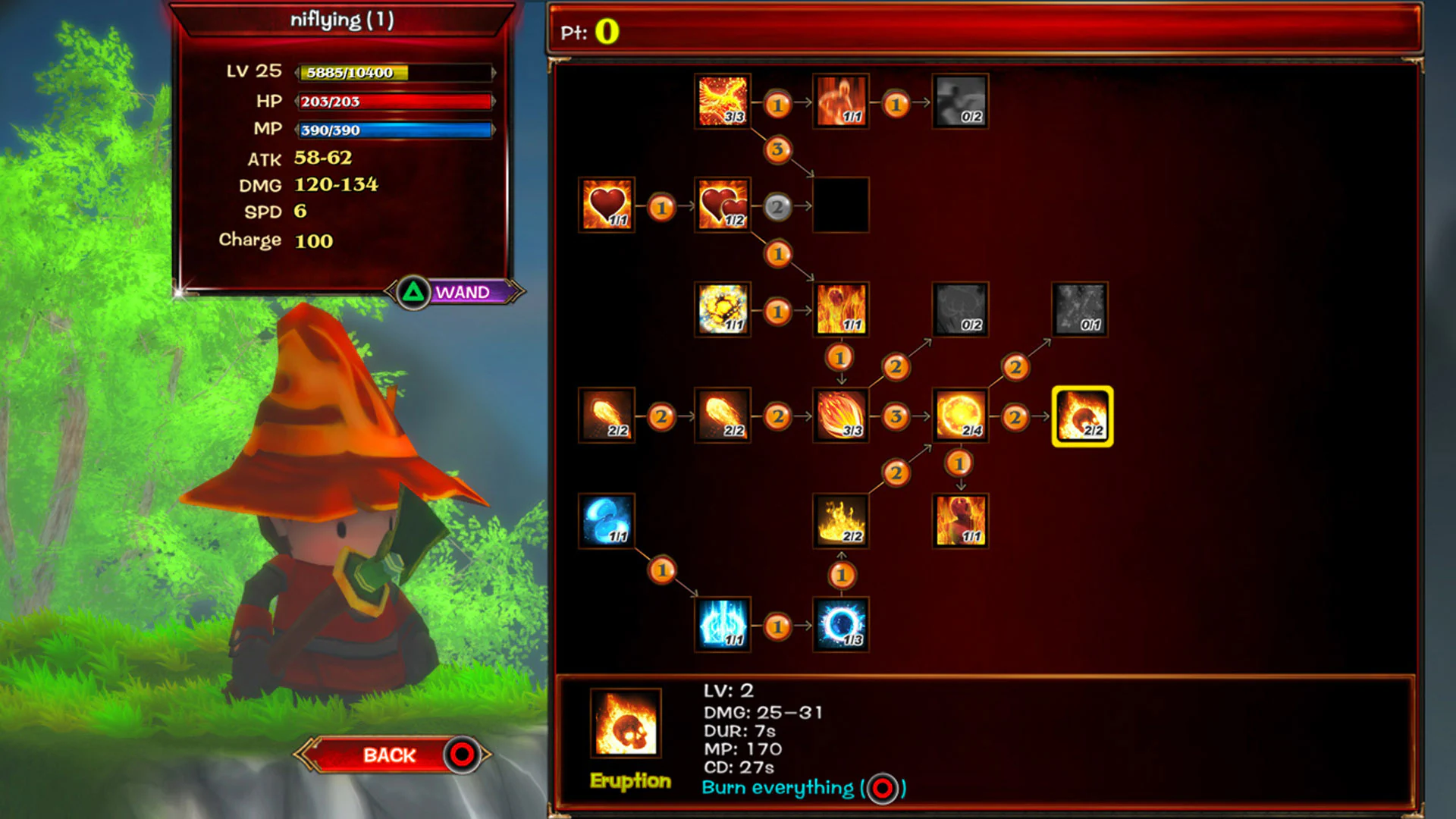This screenshot has height=819, width=1456.
Task: Select the flame burst skill rated 3/3
Action: pos(841,416)
